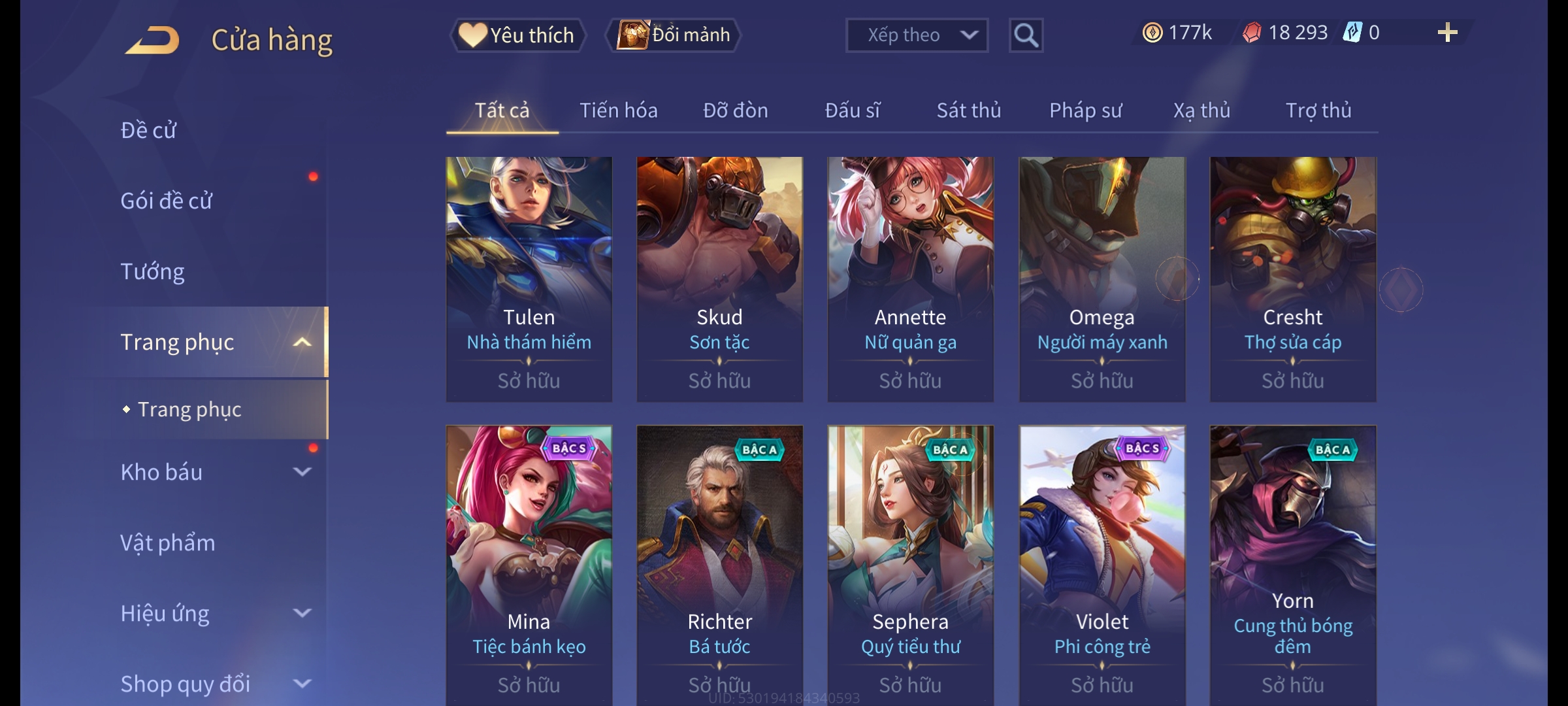
Task: Click the magnifying glass search button
Action: point(1026,35)
